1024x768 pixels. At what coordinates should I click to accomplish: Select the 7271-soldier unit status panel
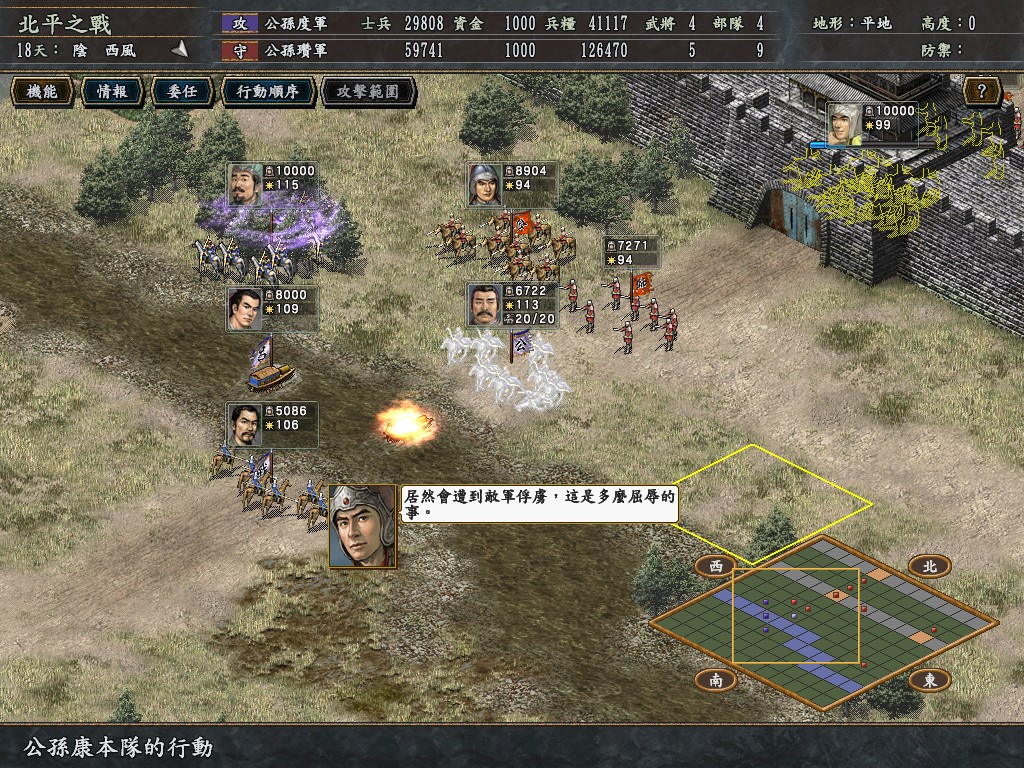[631, 251]
